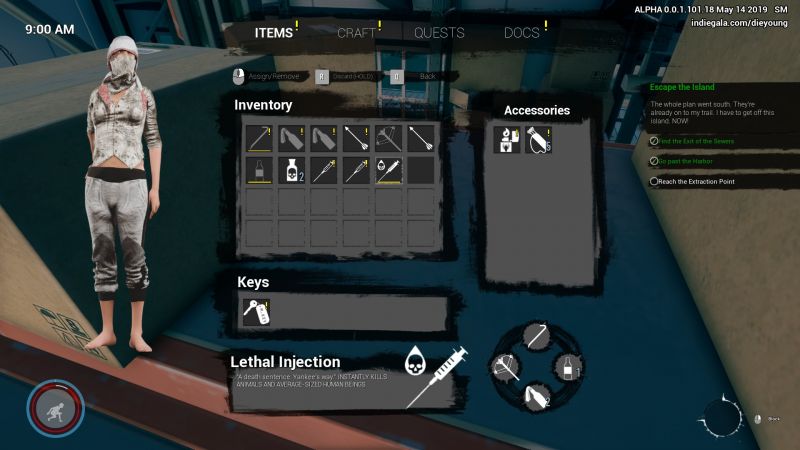Open the Escape the Island quest title
Image resolution: width=800 pixels, height=450 pixels.
tap(683, 87)
